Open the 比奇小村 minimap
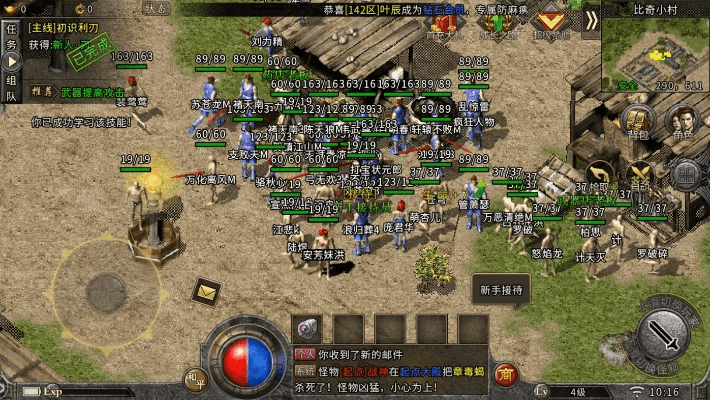The image size is (710, 400). click(656, 50)
